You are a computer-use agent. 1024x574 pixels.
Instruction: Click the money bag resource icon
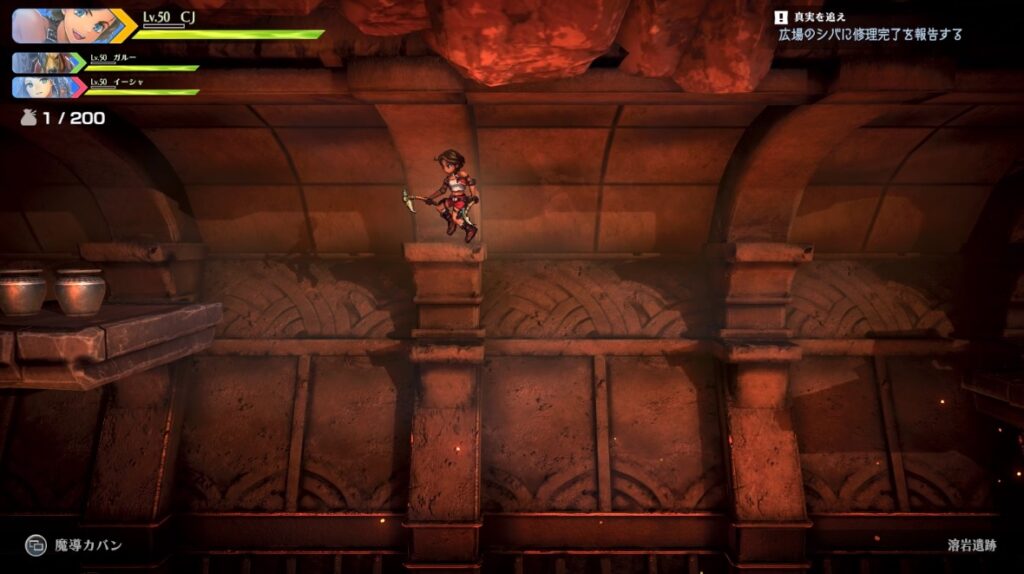point(28,118)
